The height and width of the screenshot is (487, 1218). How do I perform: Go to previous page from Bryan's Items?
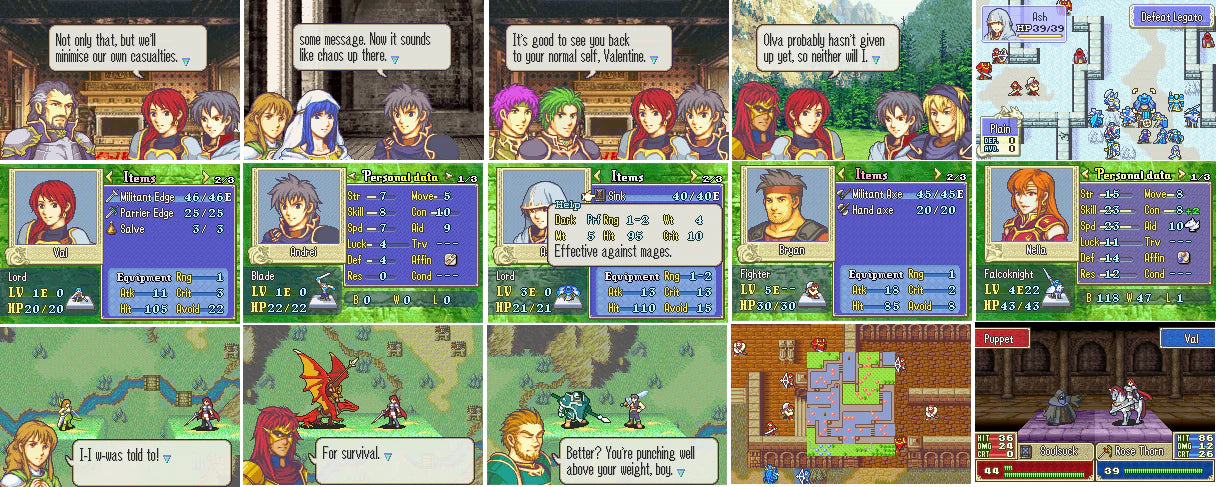[x=840, y=178]
